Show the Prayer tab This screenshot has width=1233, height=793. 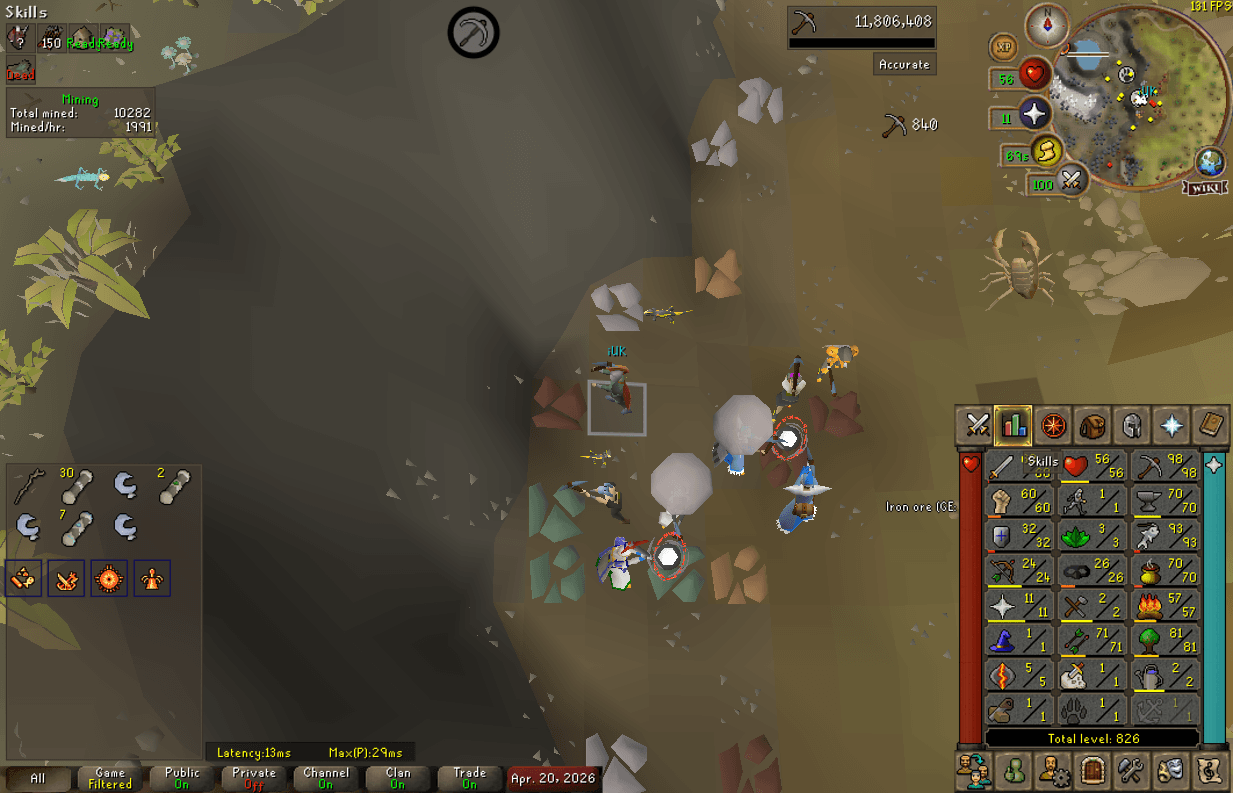point(1171,425)
